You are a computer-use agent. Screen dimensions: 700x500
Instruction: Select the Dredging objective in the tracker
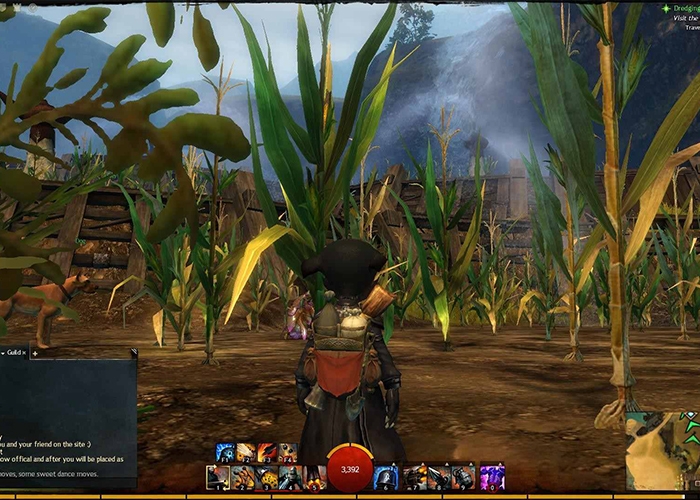click(x=680, y=7)
